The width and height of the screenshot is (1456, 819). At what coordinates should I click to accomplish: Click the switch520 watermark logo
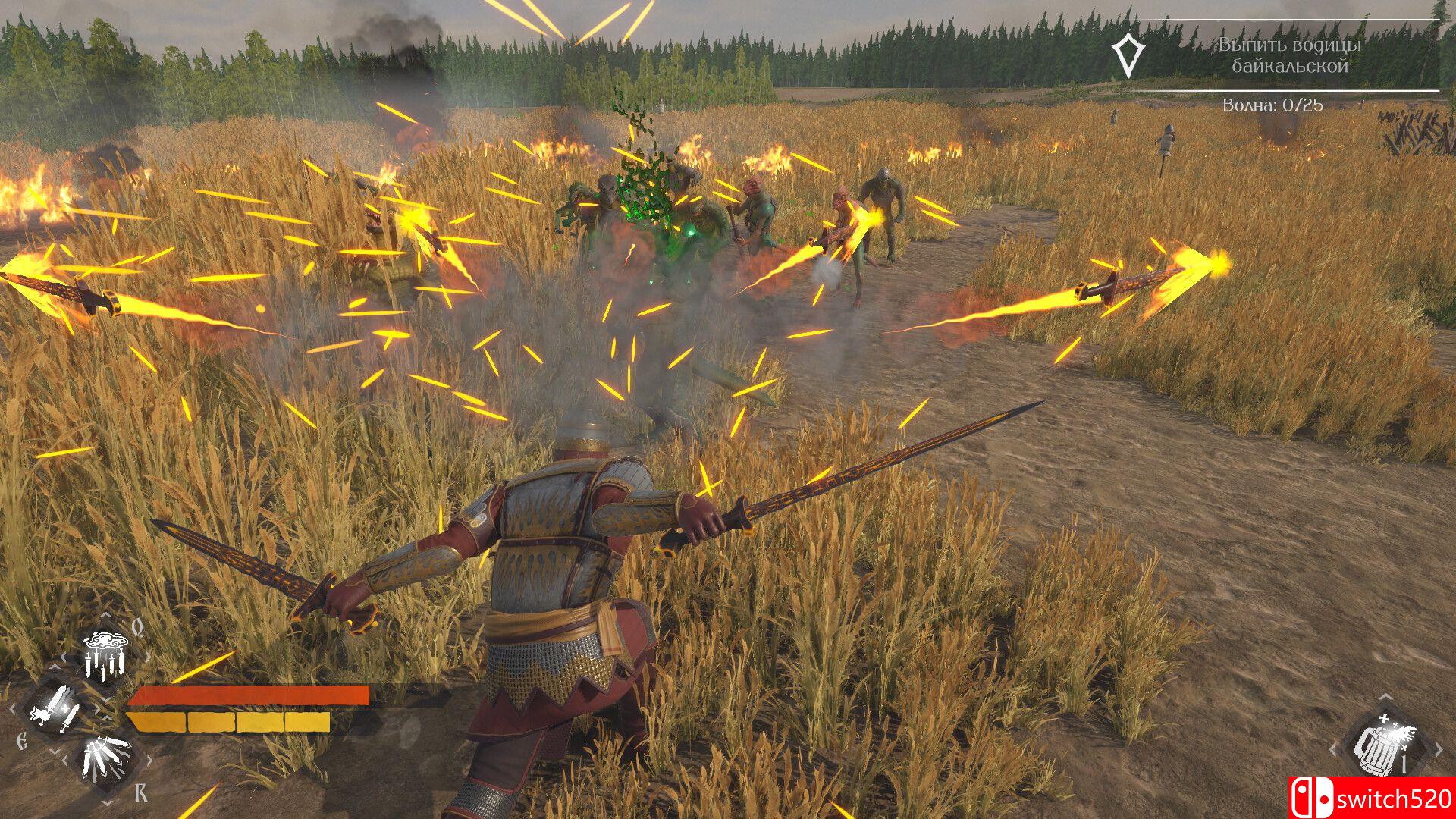1371,798
